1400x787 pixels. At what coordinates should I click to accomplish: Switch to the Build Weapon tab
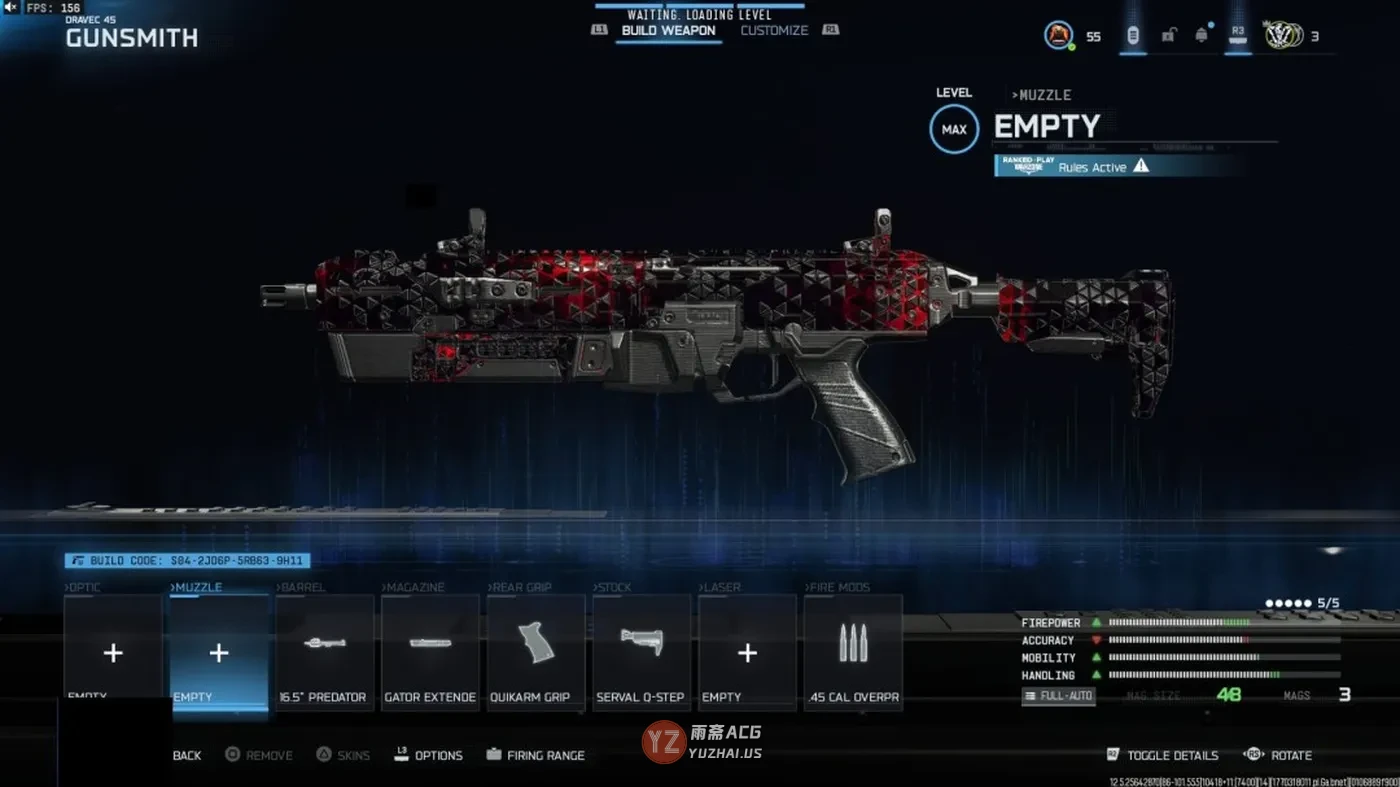668,31
